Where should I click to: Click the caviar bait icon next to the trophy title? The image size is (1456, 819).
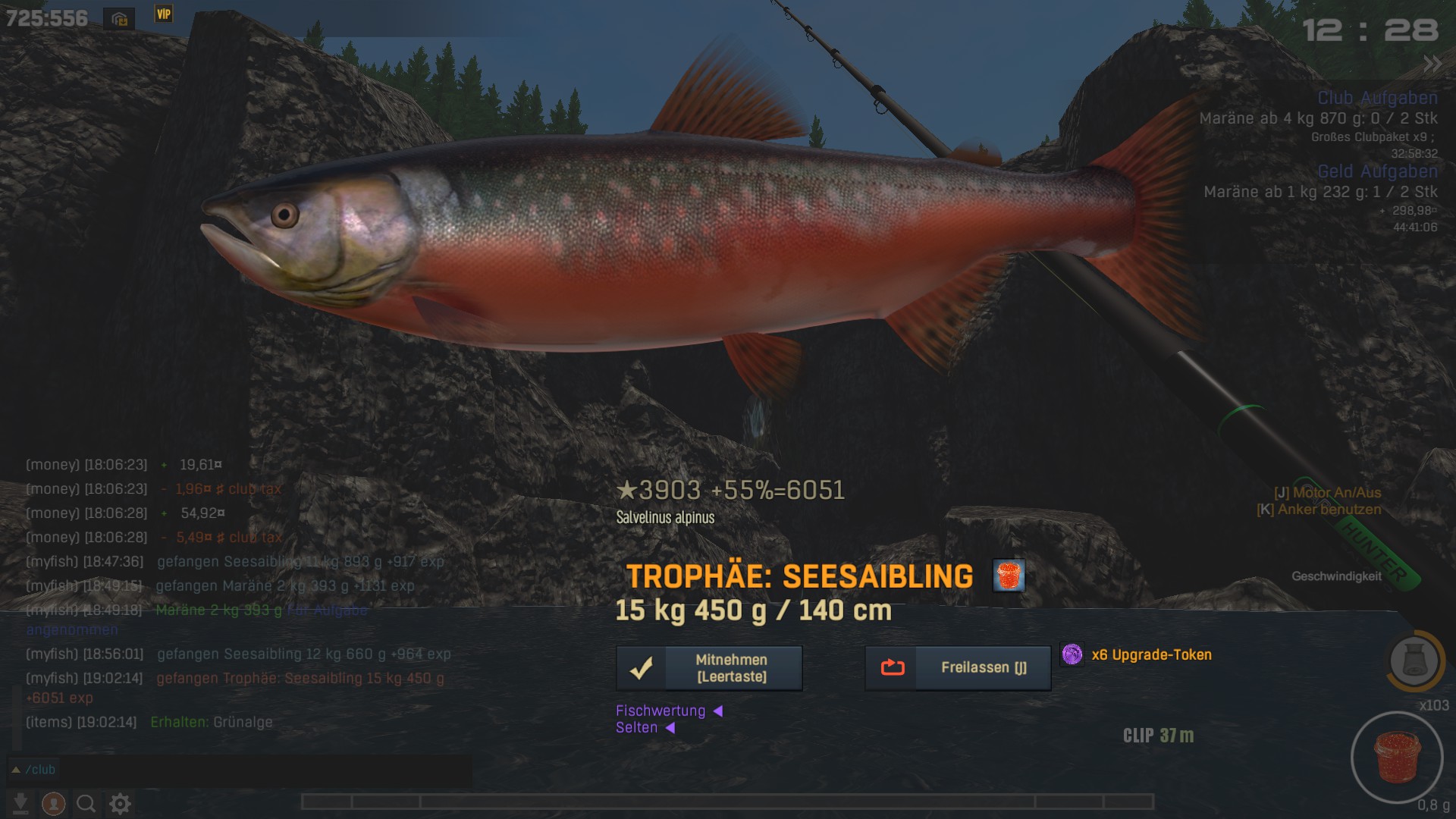click(x=1009, y=576)
